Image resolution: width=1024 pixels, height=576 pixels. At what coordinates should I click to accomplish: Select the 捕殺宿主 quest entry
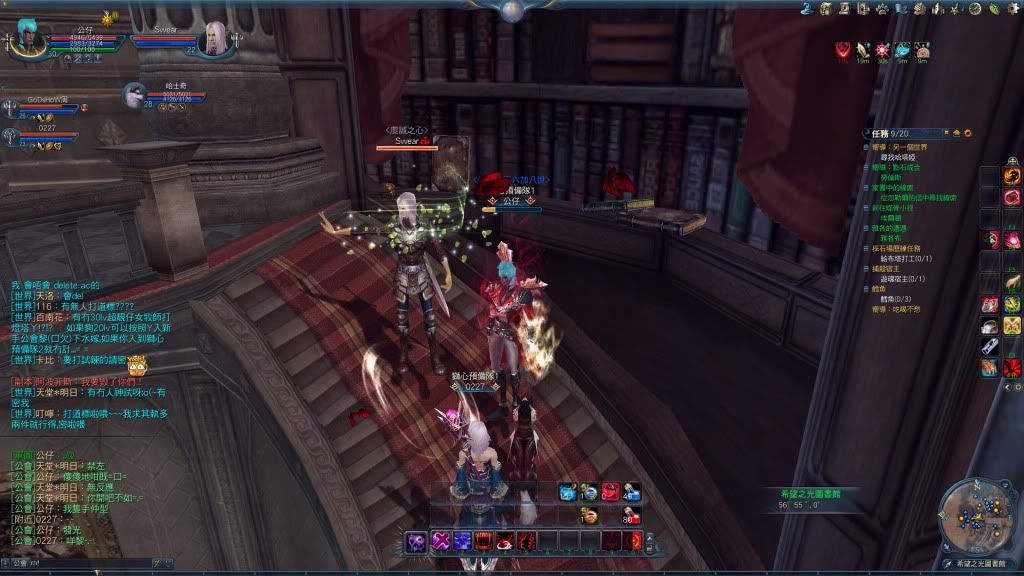(x=886, y=268)
